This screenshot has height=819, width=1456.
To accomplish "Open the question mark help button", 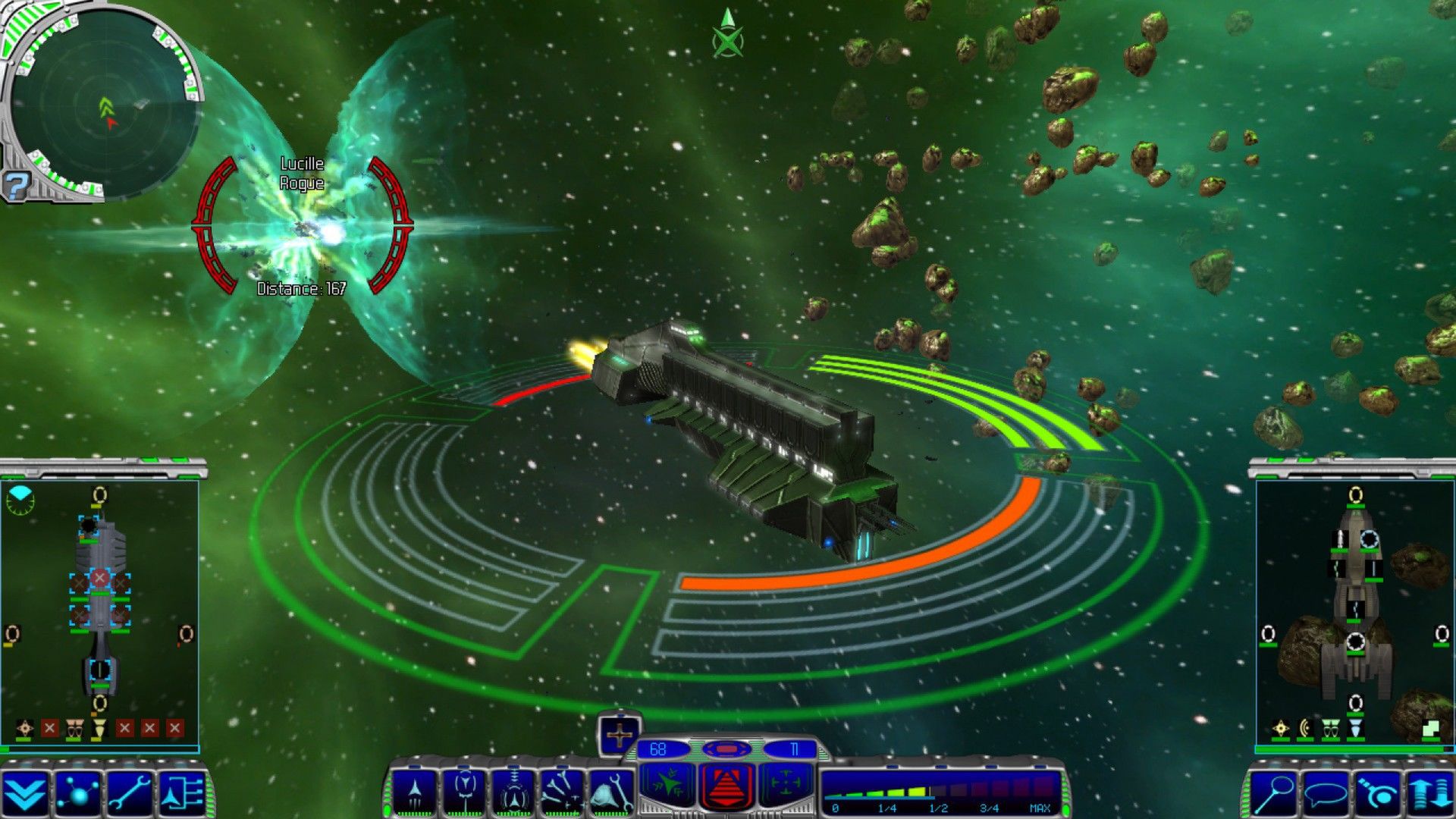I will click(17, 186).
